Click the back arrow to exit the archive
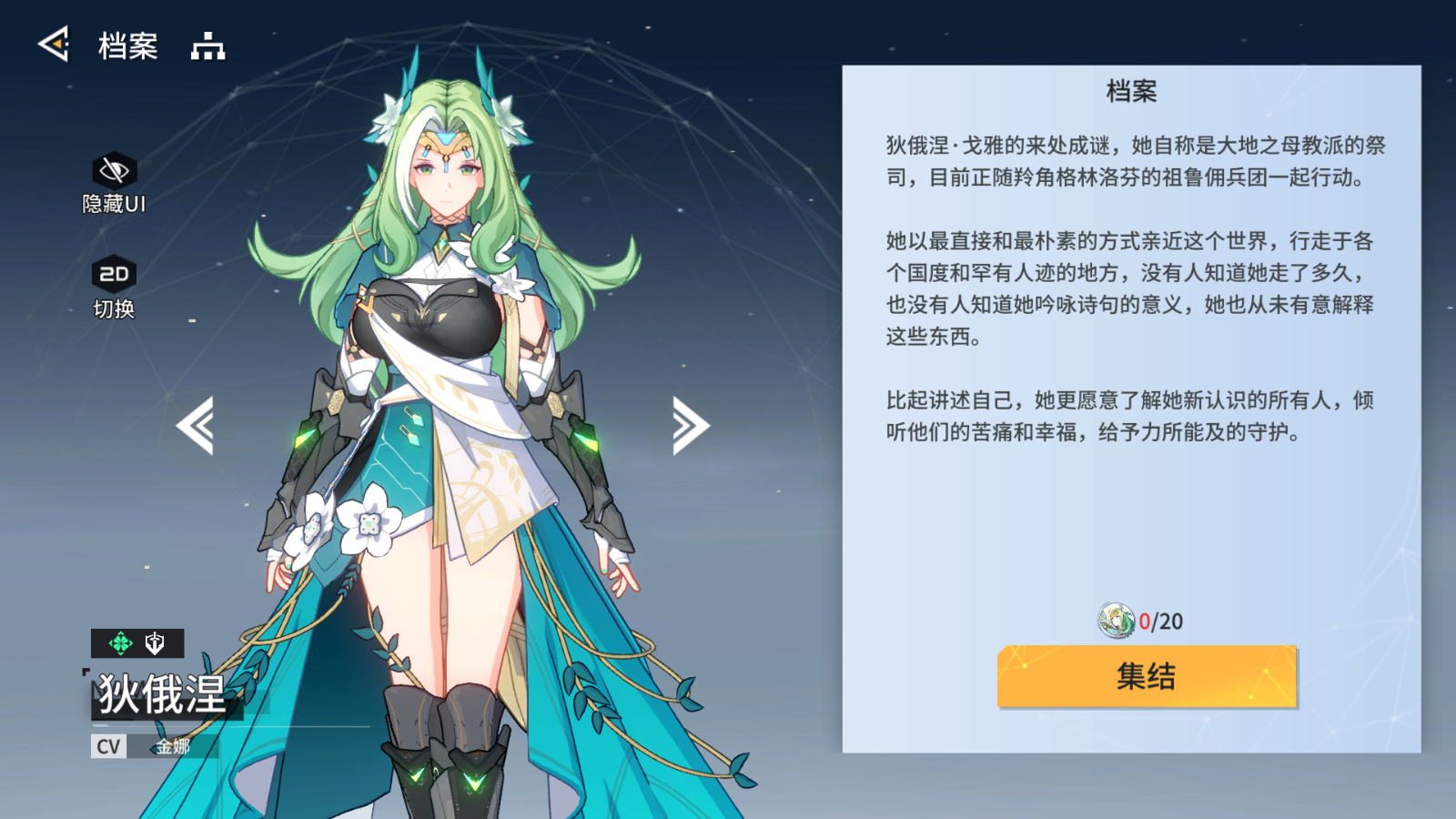Image resolution: width=1456 pixels, height=819 pixels. click(x=52, y=44)
